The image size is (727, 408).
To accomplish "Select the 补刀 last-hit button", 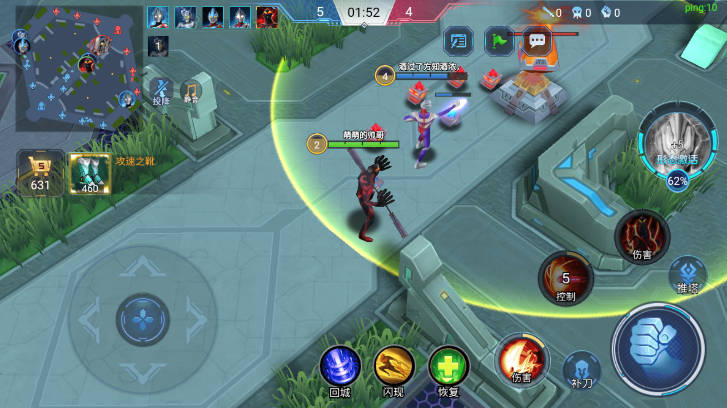I will (581, 368).
